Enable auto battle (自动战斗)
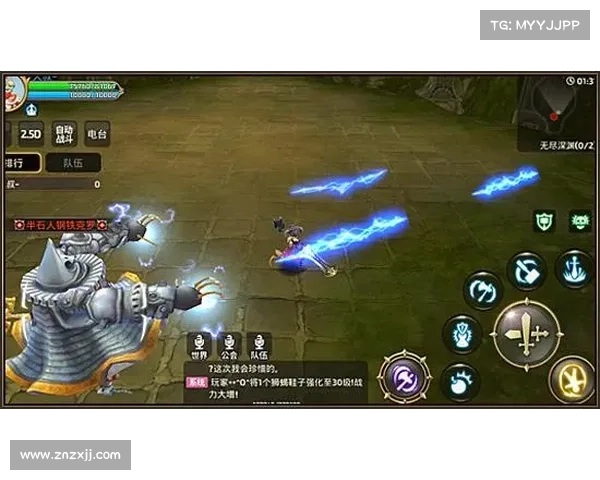This screenshot has height=480, width=600. (64, 133)
